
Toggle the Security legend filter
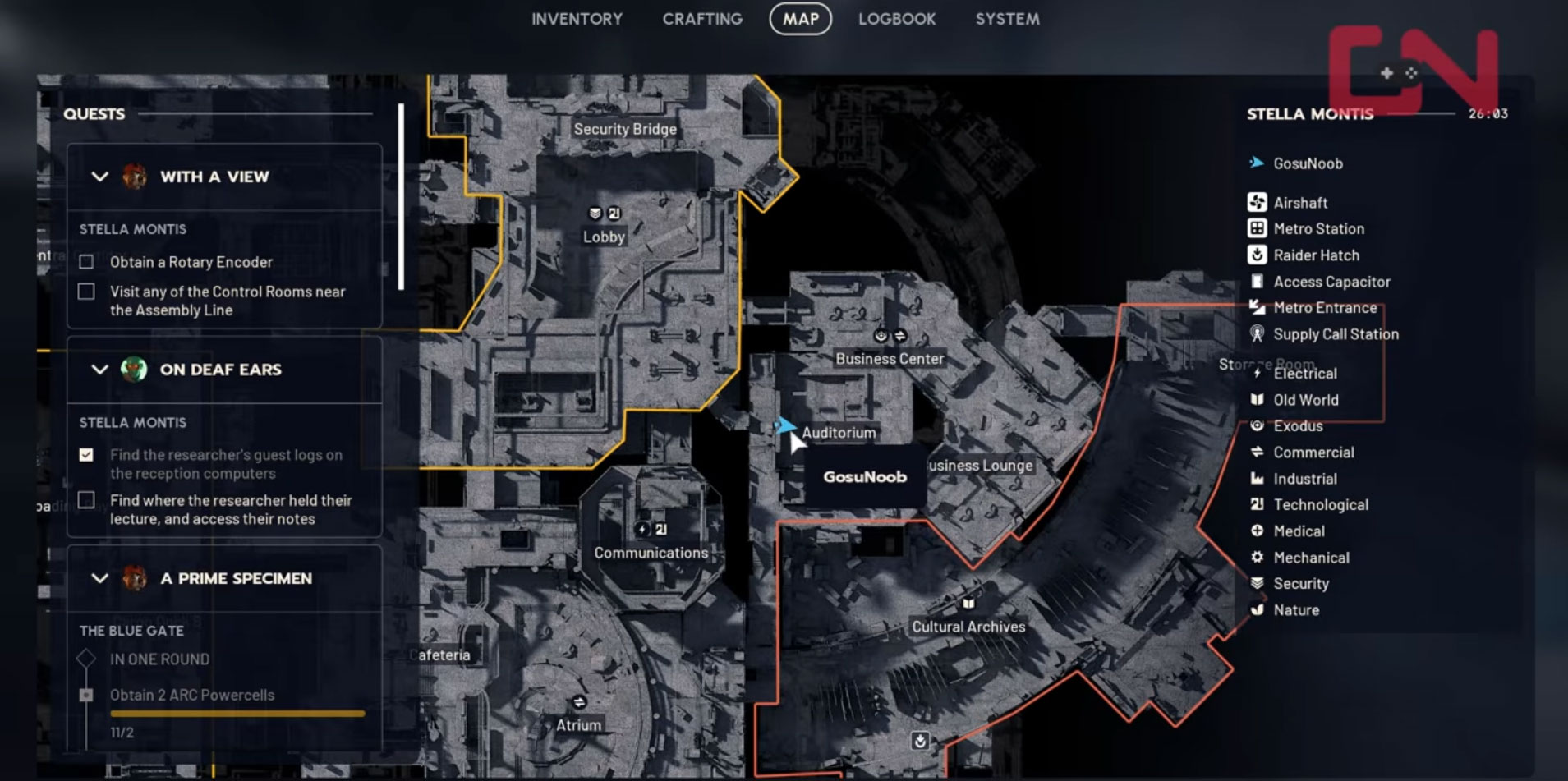click(x=1300, y=584)
